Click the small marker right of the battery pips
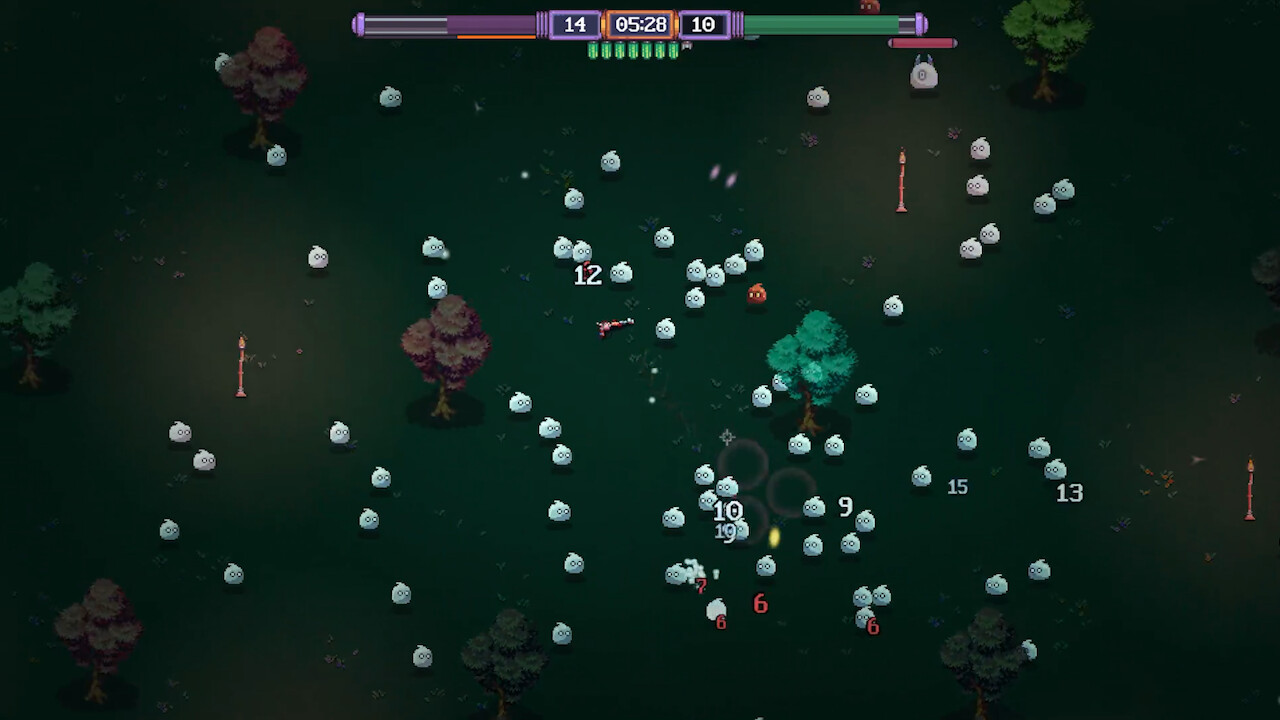Screen dimensions: 1280x720 687,47
